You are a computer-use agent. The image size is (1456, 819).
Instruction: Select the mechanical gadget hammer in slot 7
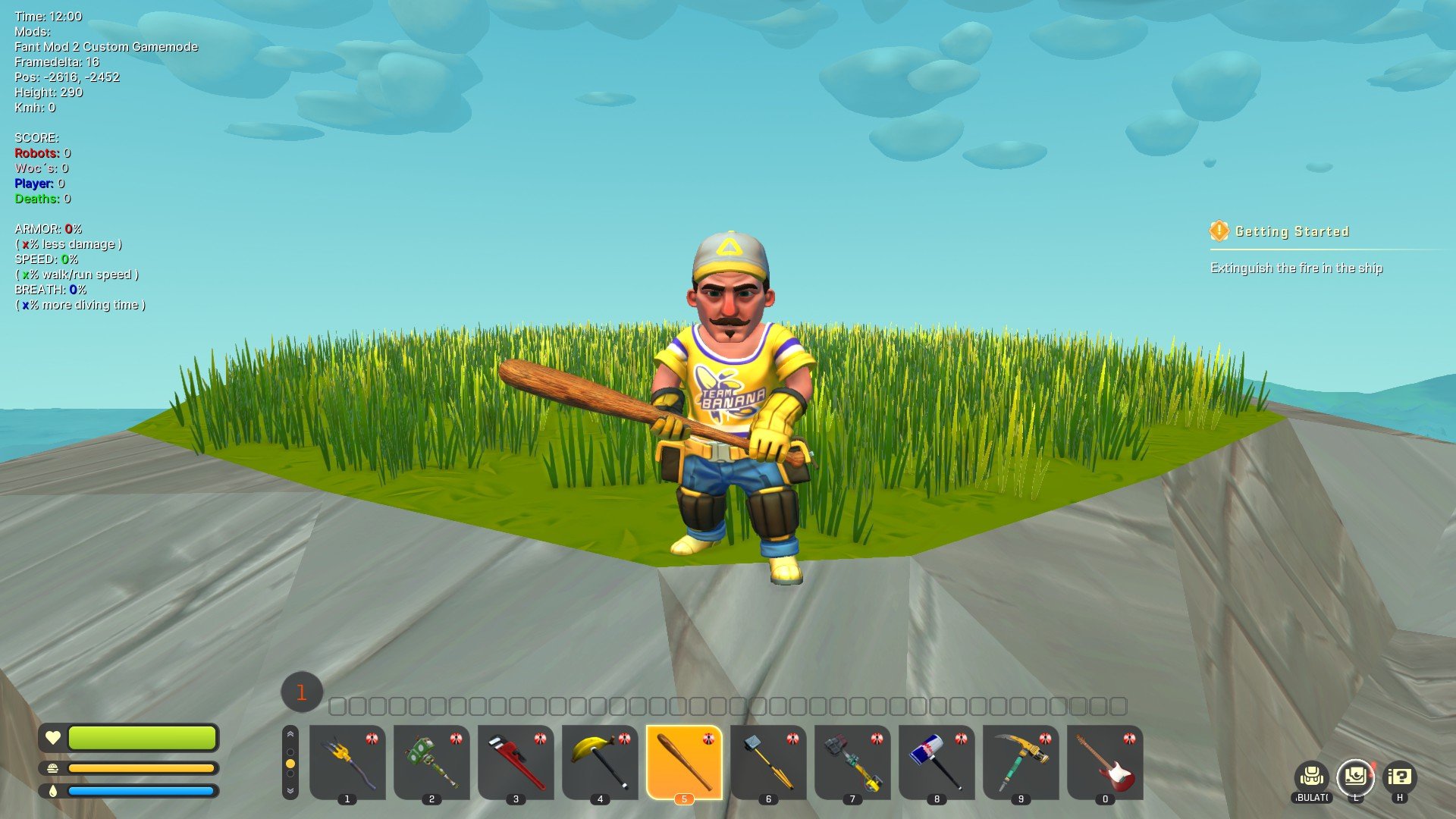pos(852,761)
